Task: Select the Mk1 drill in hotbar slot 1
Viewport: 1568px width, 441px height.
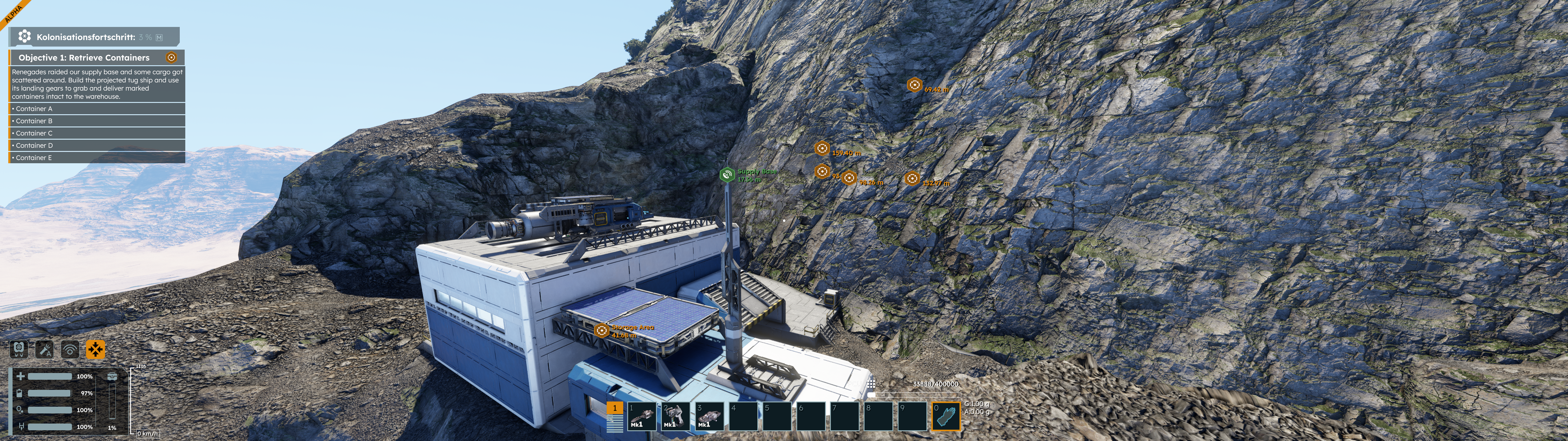Action: (x=642, y=417)
